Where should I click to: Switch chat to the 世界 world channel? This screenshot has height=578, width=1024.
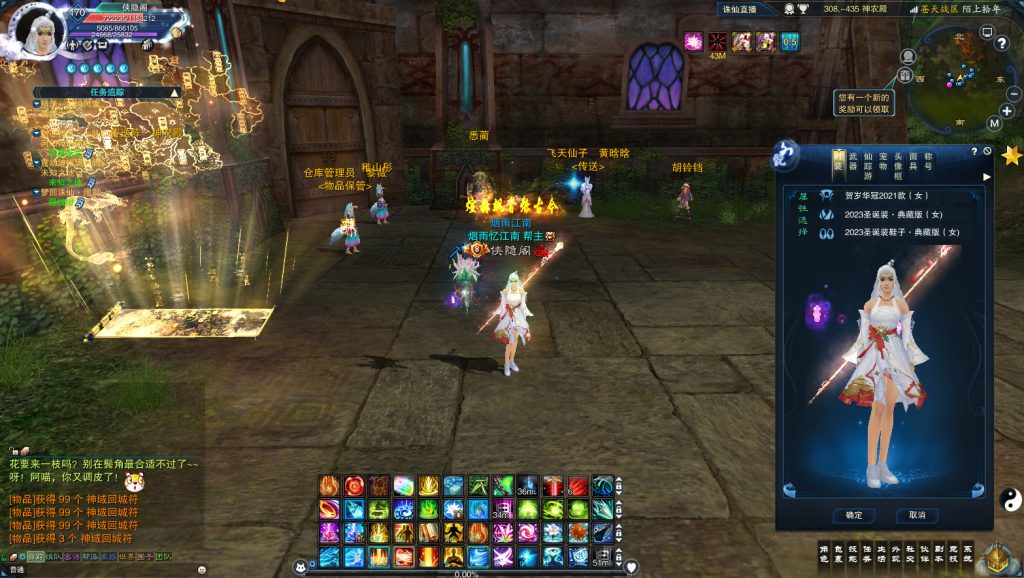[x=127, y=557]
